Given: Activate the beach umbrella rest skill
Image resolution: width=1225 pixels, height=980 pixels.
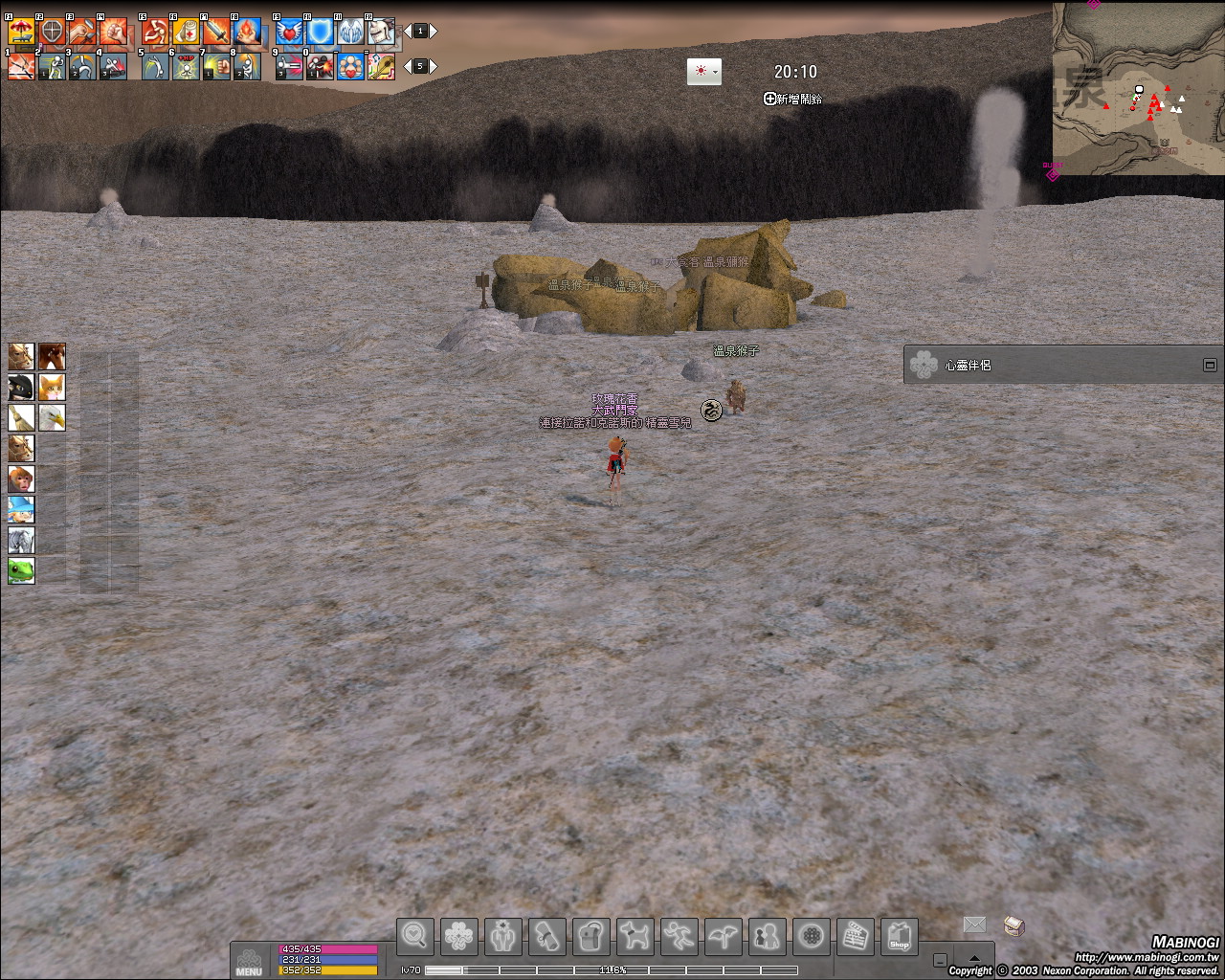Looking at the screenshot, I should (x=21, y=33).
